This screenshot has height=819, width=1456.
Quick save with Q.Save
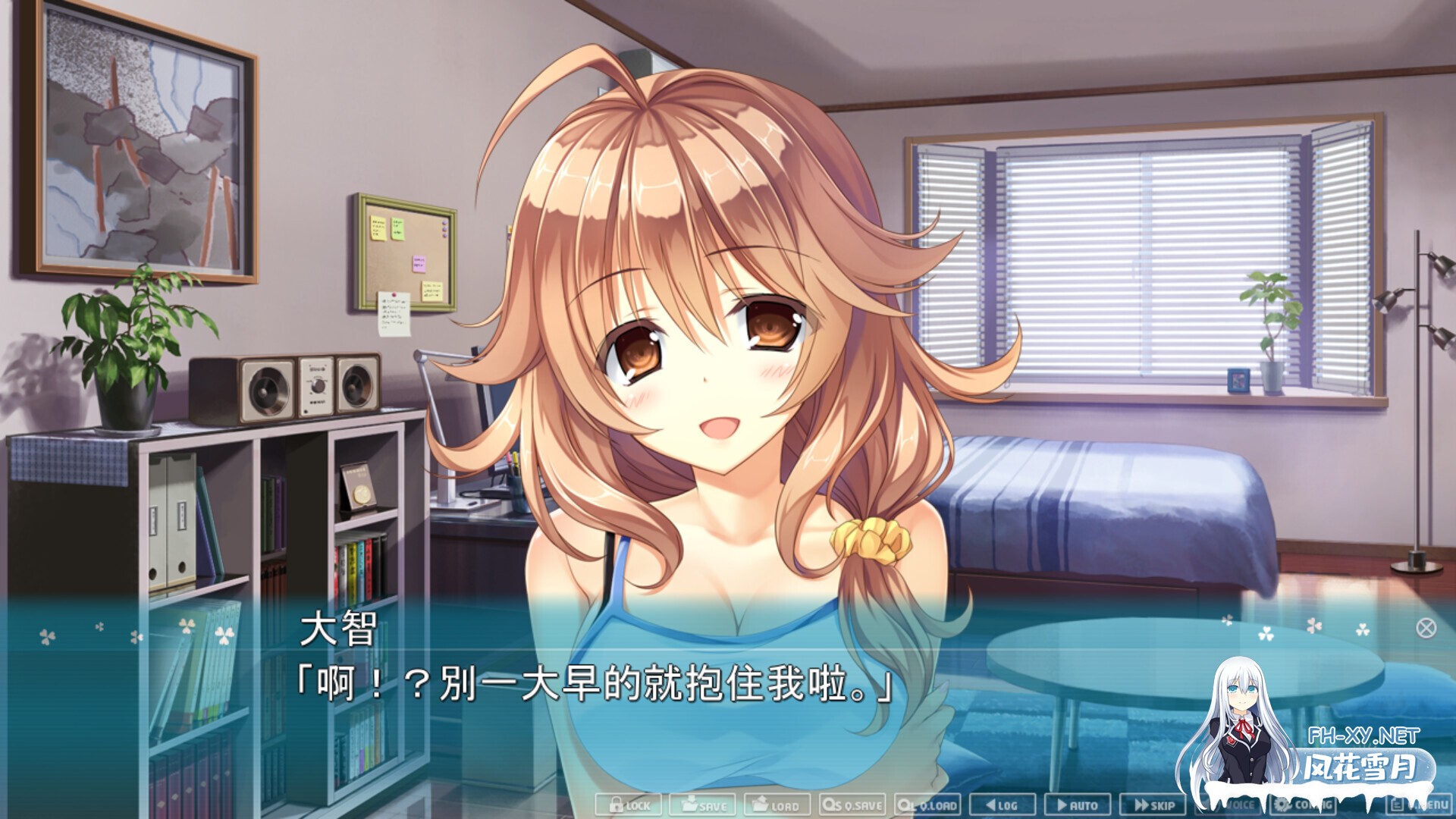(x=852, y=805)
